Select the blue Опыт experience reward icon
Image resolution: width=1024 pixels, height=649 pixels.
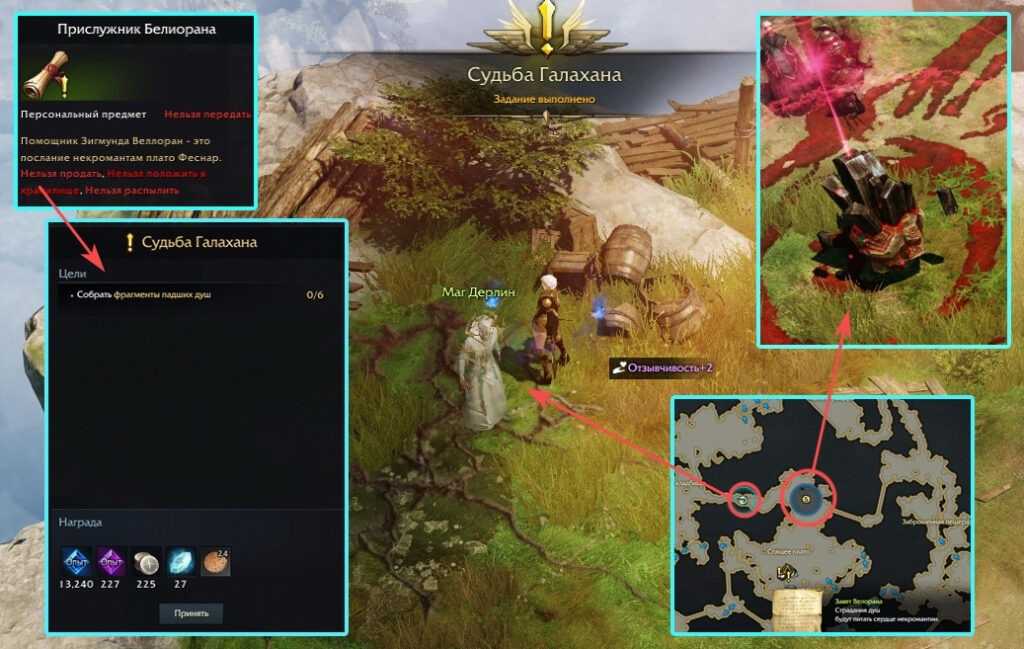pyautogui.click(x=77, y=563)
